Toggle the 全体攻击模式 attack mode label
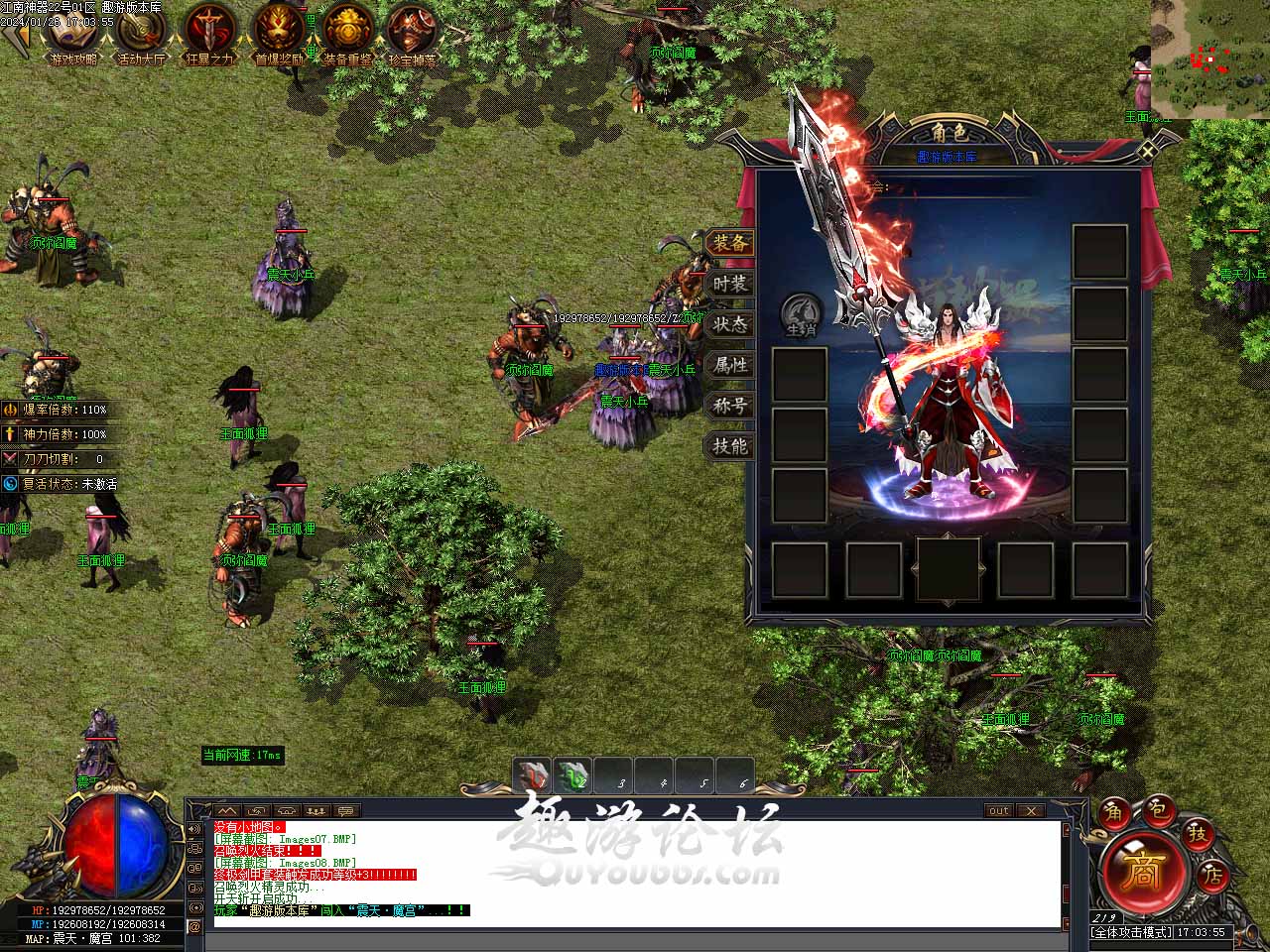 coord(1131,933)
